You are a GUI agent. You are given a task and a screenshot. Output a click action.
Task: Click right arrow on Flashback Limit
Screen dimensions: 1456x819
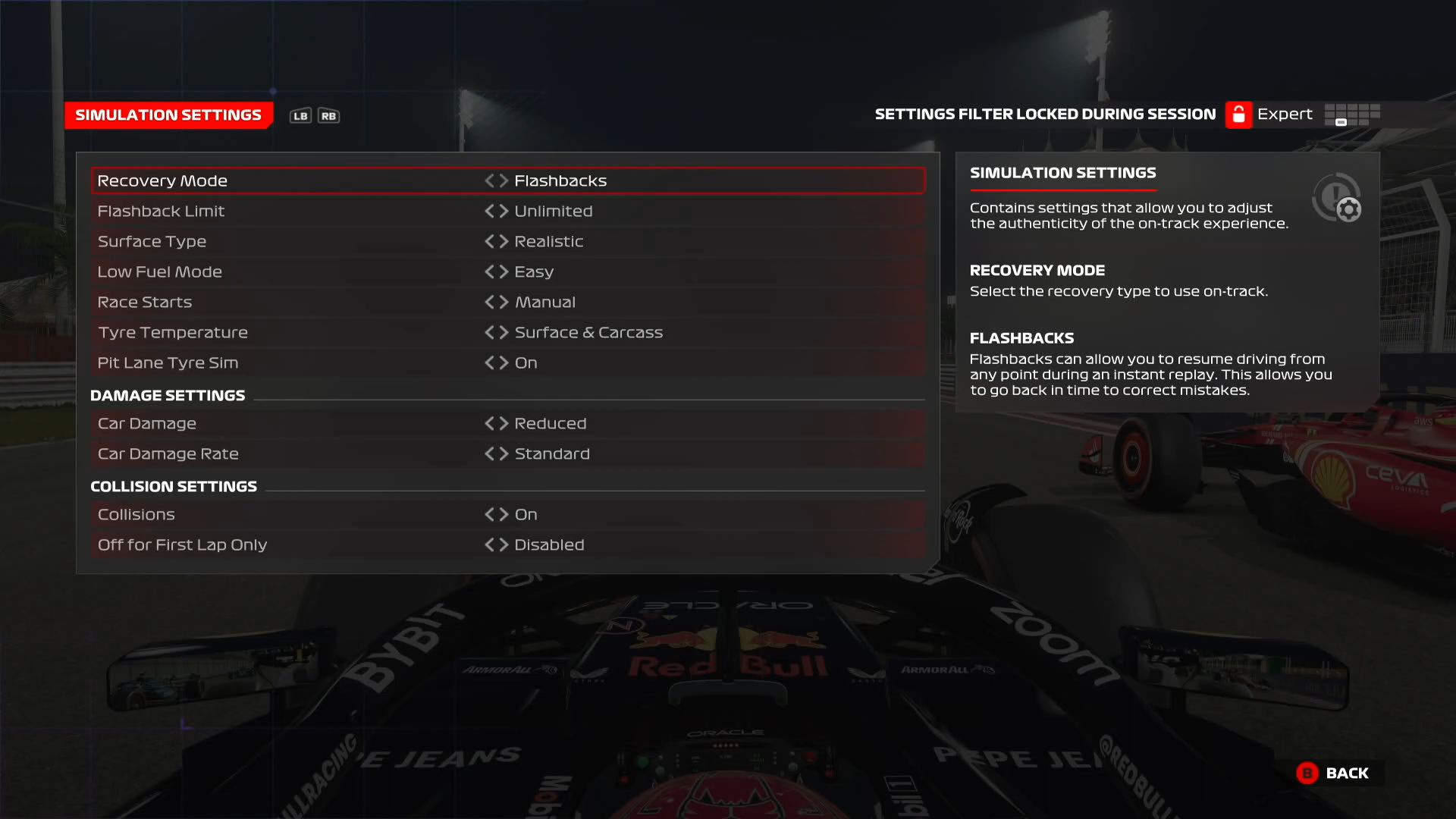504,211
